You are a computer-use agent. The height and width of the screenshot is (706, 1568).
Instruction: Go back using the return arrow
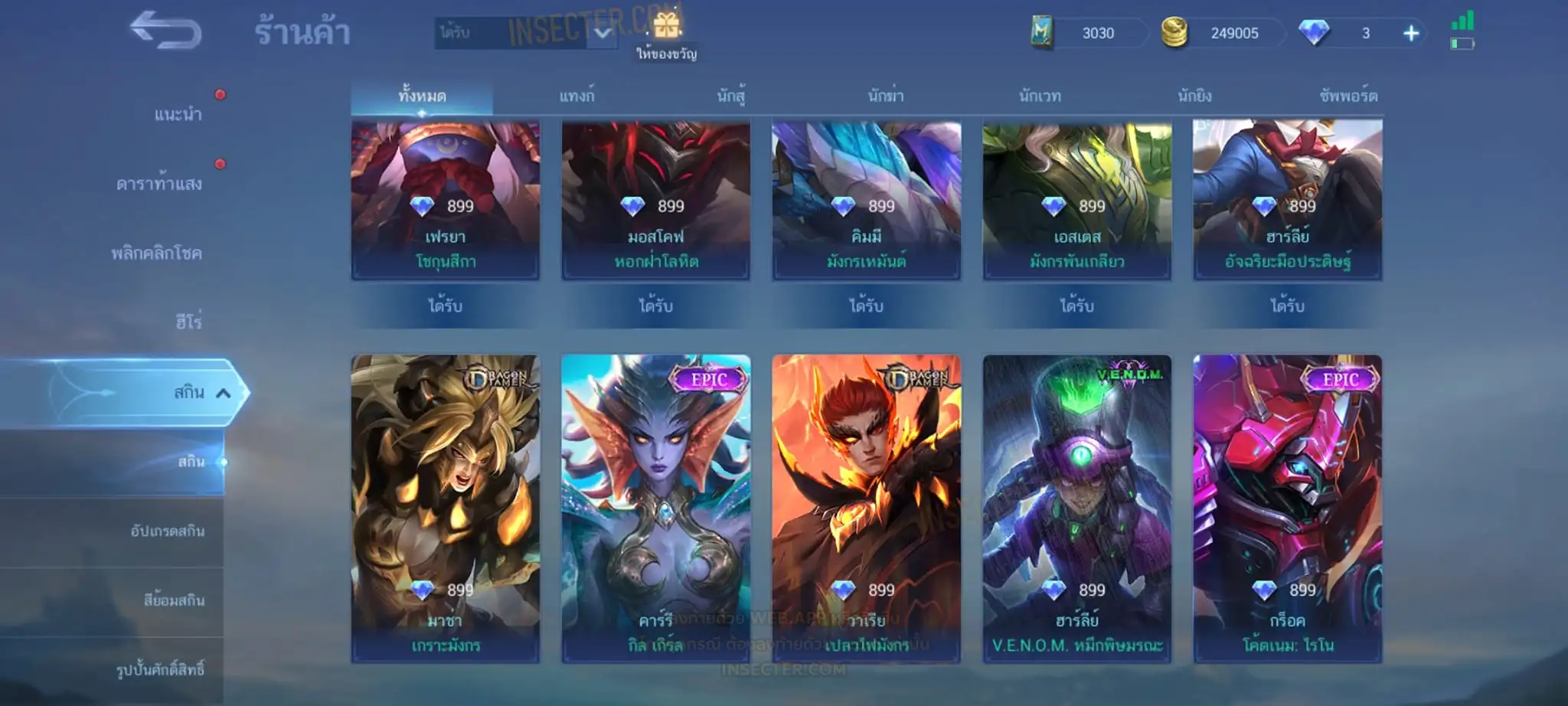point(165,31)
